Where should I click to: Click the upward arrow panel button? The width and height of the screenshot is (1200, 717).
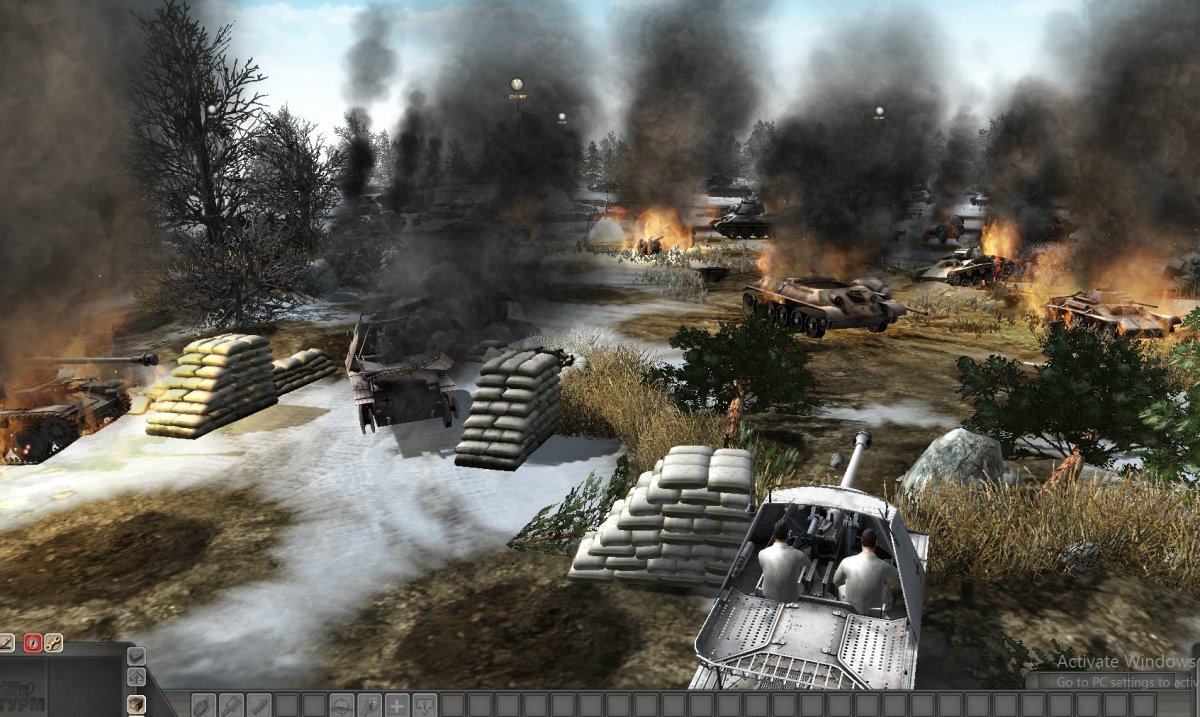click(137, 679)
